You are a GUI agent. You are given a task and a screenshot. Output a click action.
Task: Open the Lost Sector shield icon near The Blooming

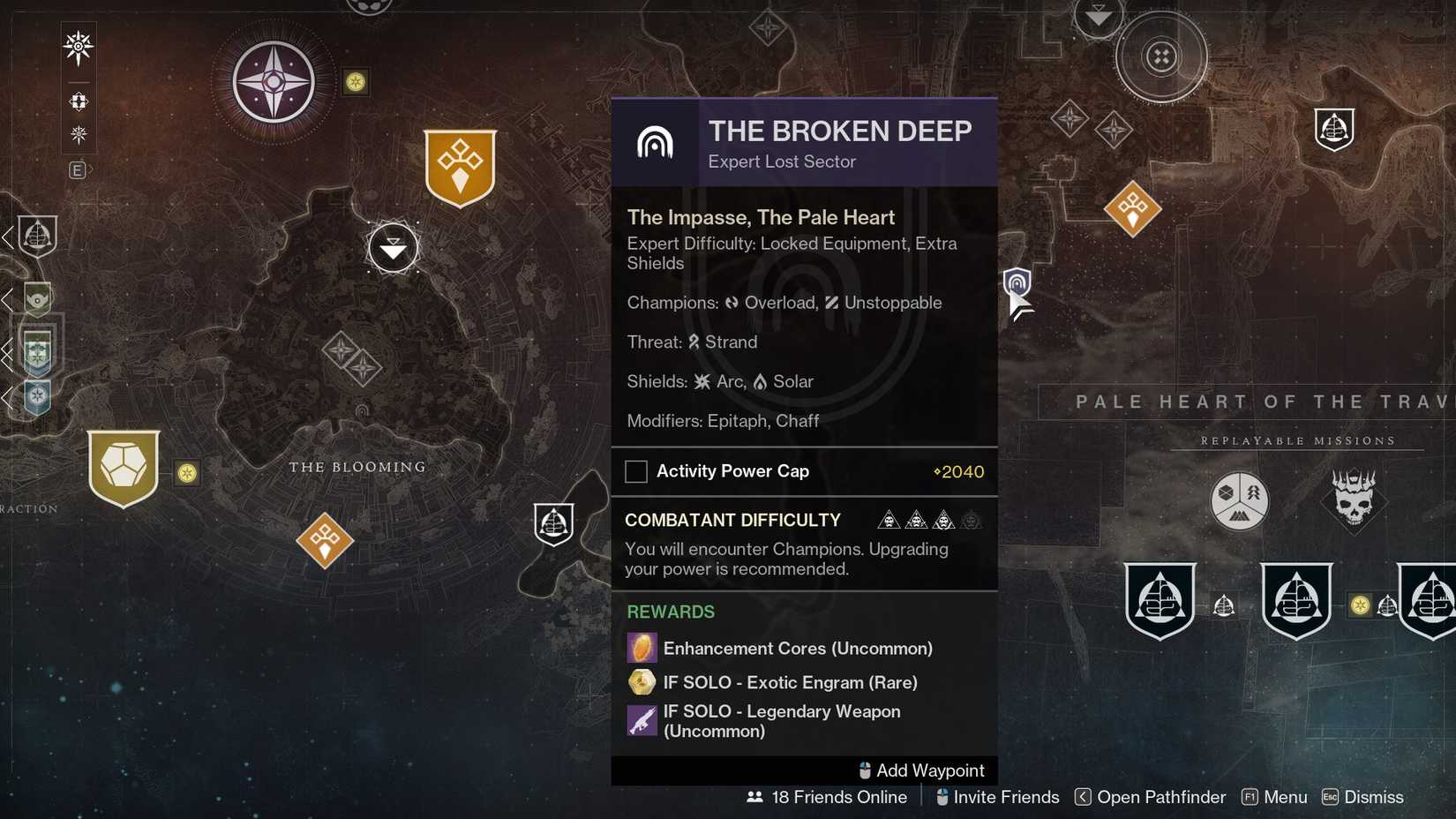coord(553,523)
